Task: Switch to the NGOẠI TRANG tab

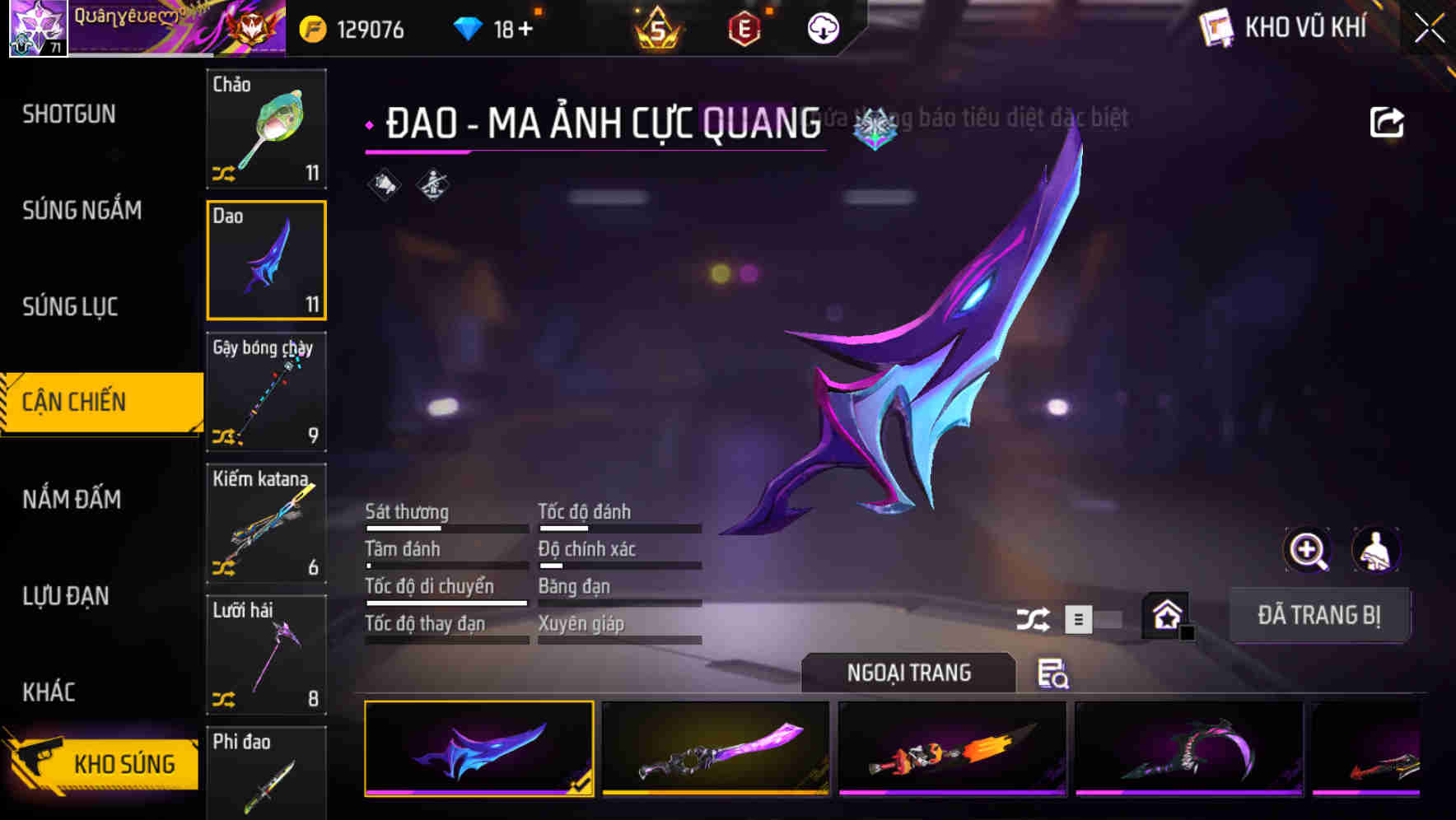Action: point(908,672)
